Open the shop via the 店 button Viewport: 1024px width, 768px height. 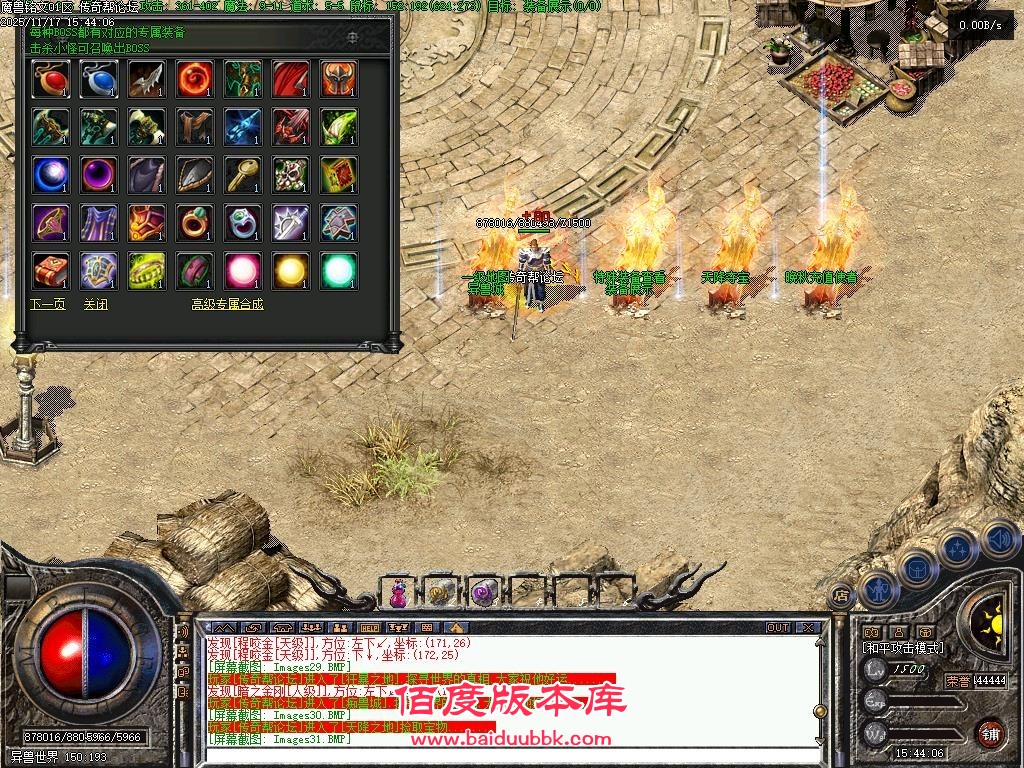coord(840,596)
